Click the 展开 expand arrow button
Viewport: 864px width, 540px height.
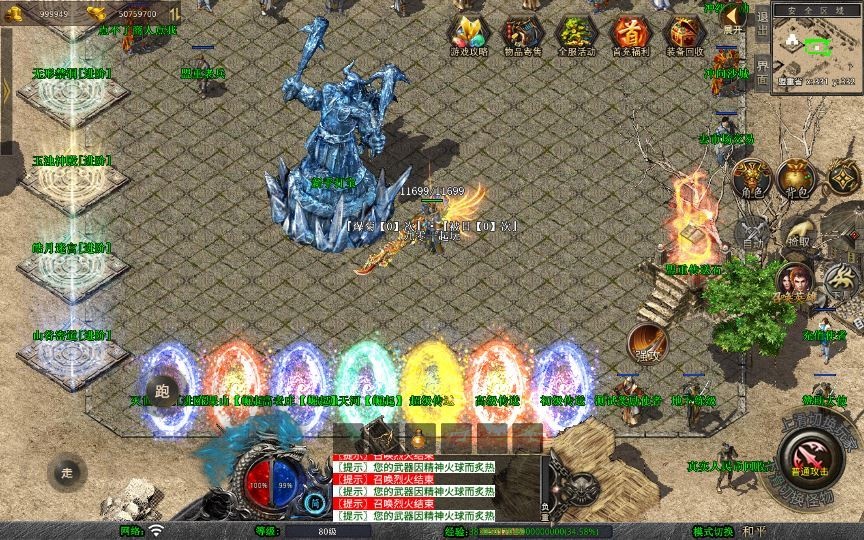click(735, 17)
